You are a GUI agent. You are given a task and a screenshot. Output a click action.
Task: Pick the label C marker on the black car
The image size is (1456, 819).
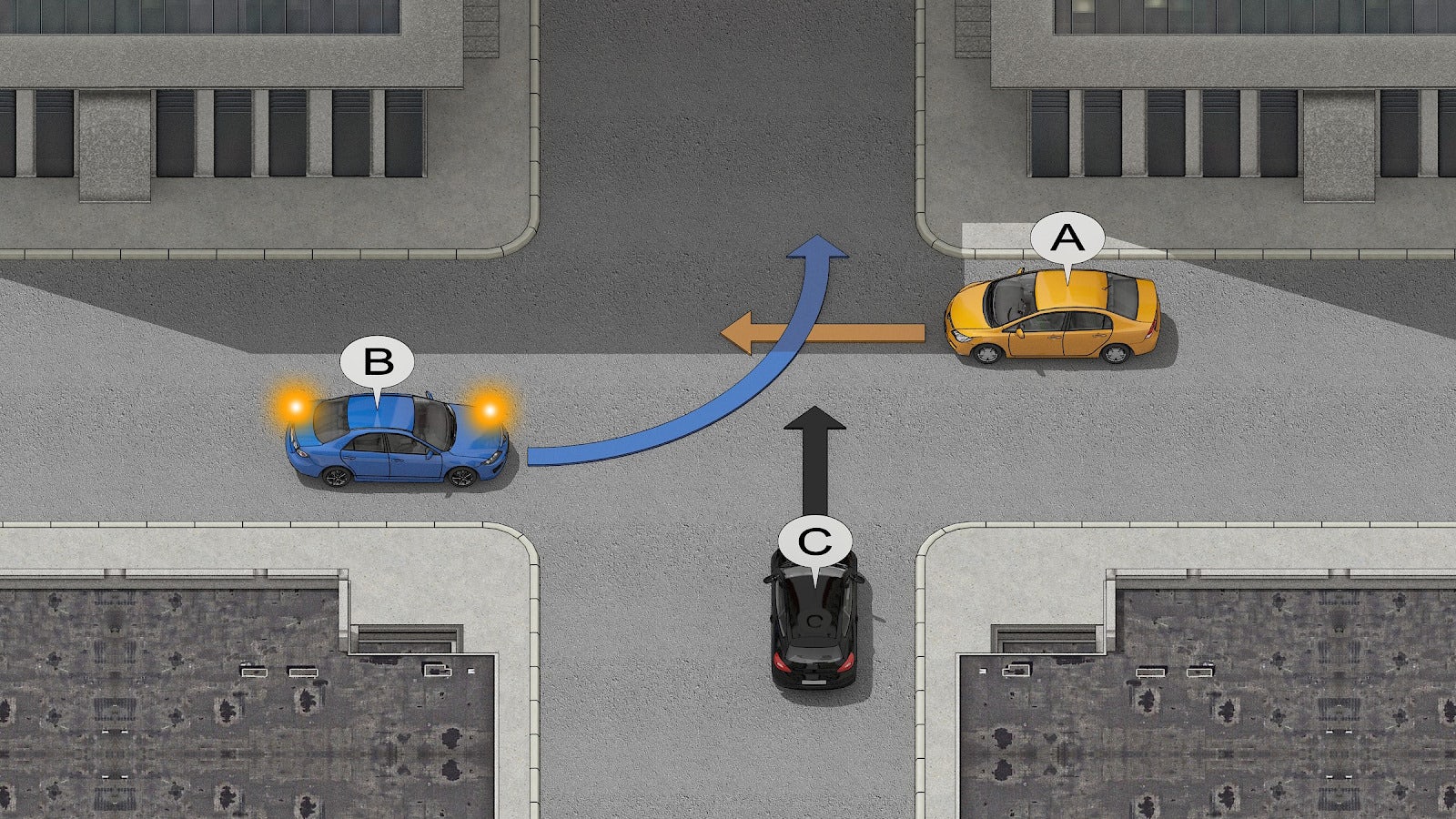[814, 542]
